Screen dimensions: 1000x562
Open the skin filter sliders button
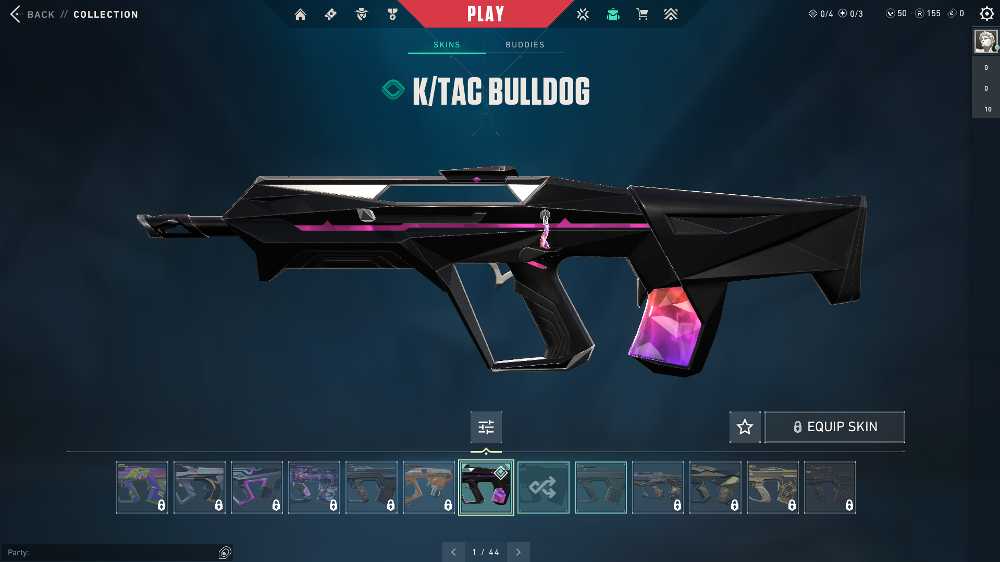[486, 427]
